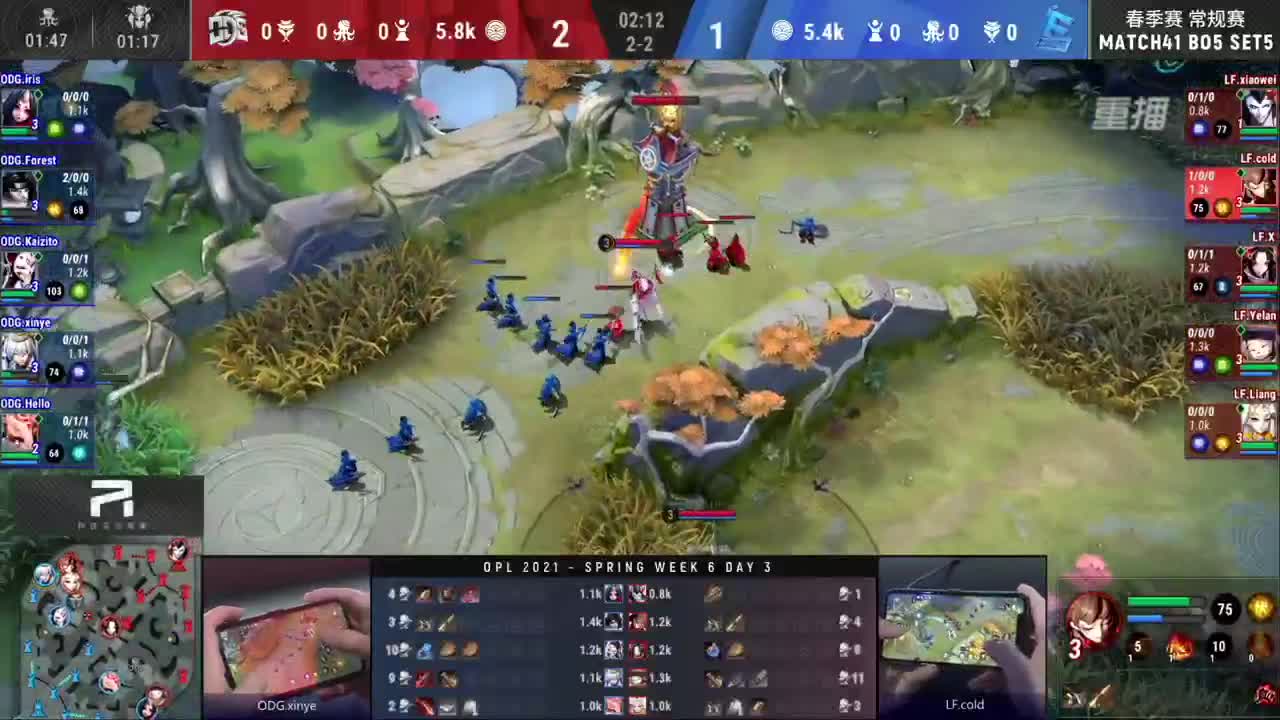The image size is (1280, 720).
Task: Click the kill tally icon beside red team score
Action: [x=286, y=31]
